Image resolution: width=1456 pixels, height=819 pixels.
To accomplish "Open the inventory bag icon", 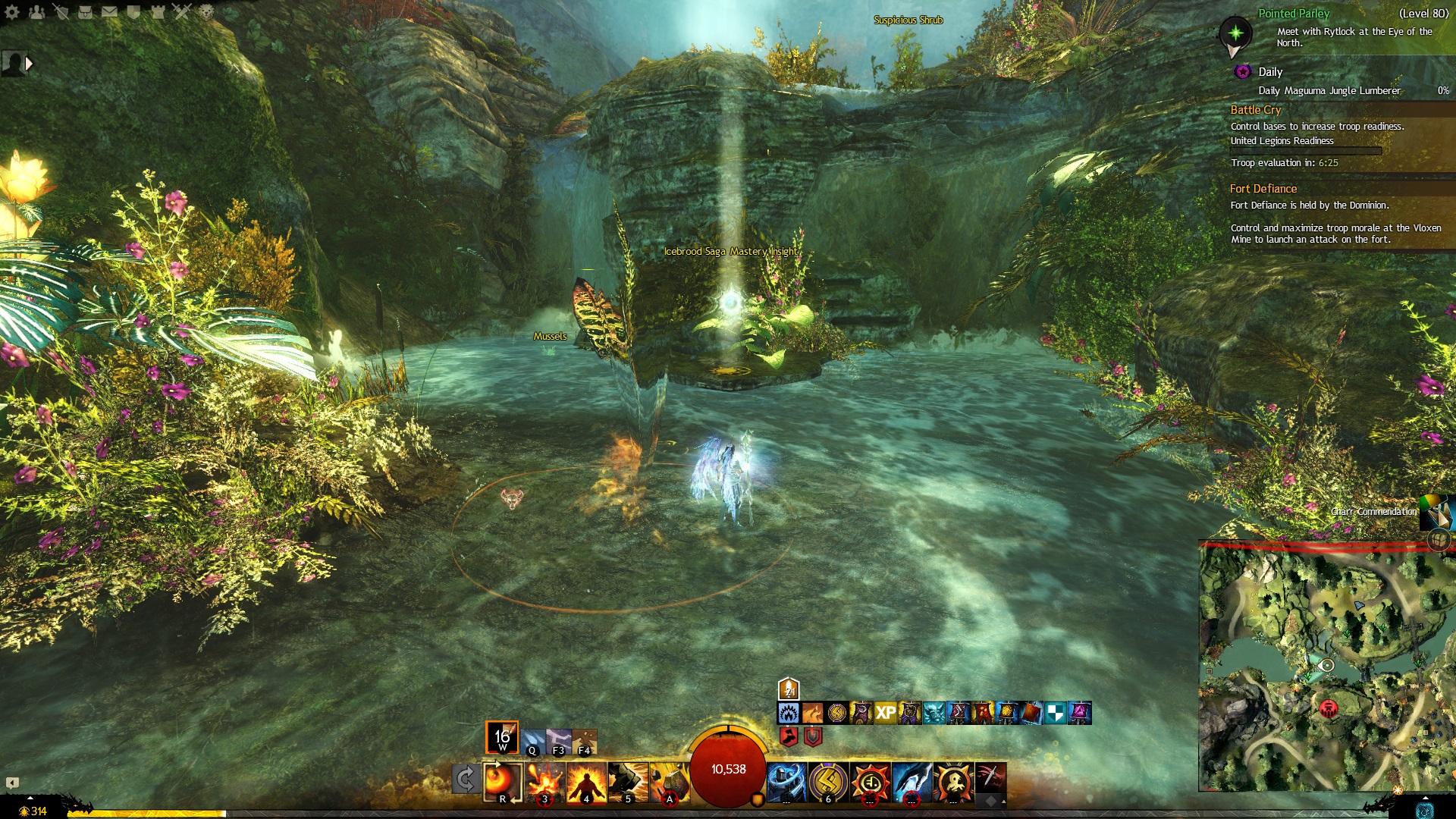I will pos(85,11).
